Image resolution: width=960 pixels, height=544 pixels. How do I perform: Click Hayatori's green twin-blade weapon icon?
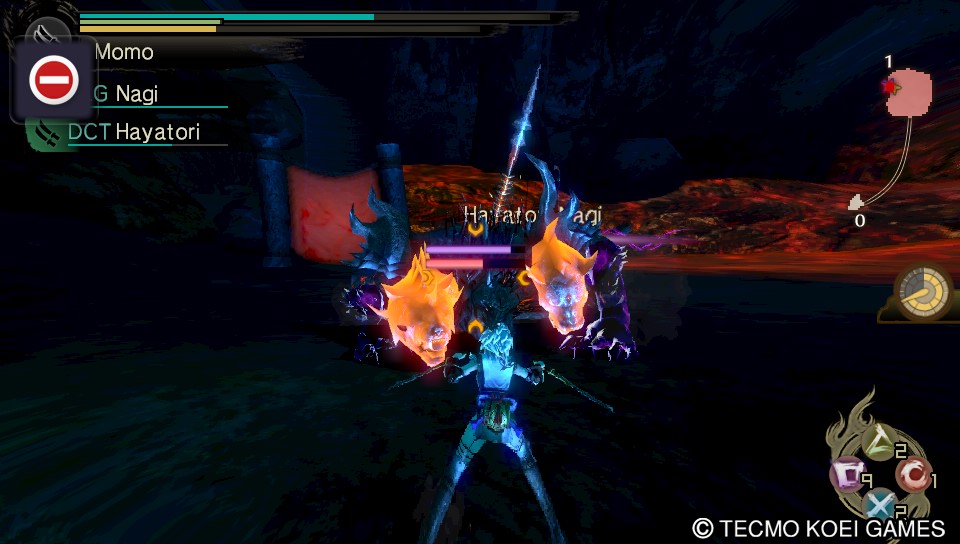click(x=41, y=134)
